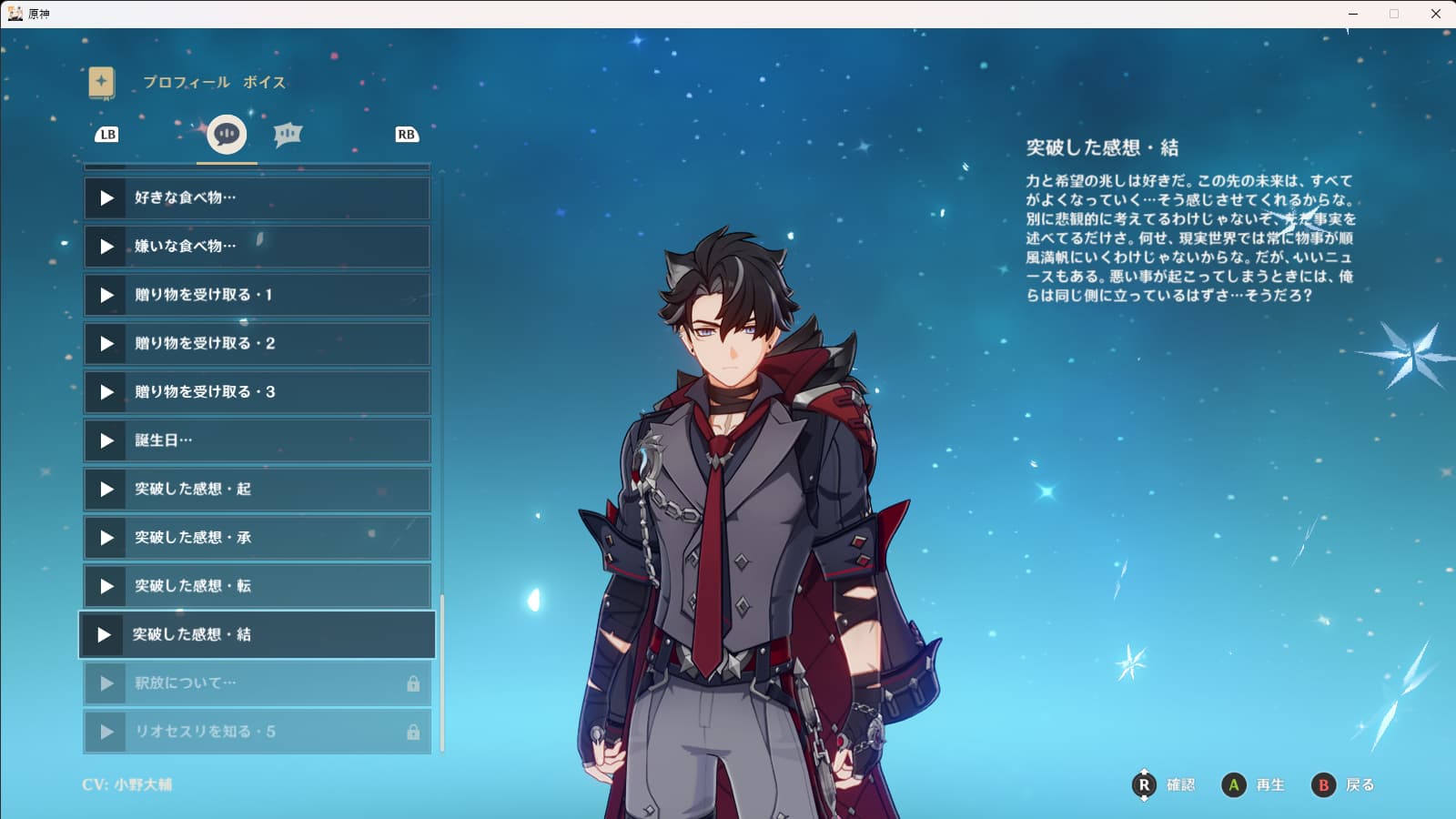Choose 突破した感想・転 from the list
Viewport: 1456px width, 819px height.
pos(257,586)
